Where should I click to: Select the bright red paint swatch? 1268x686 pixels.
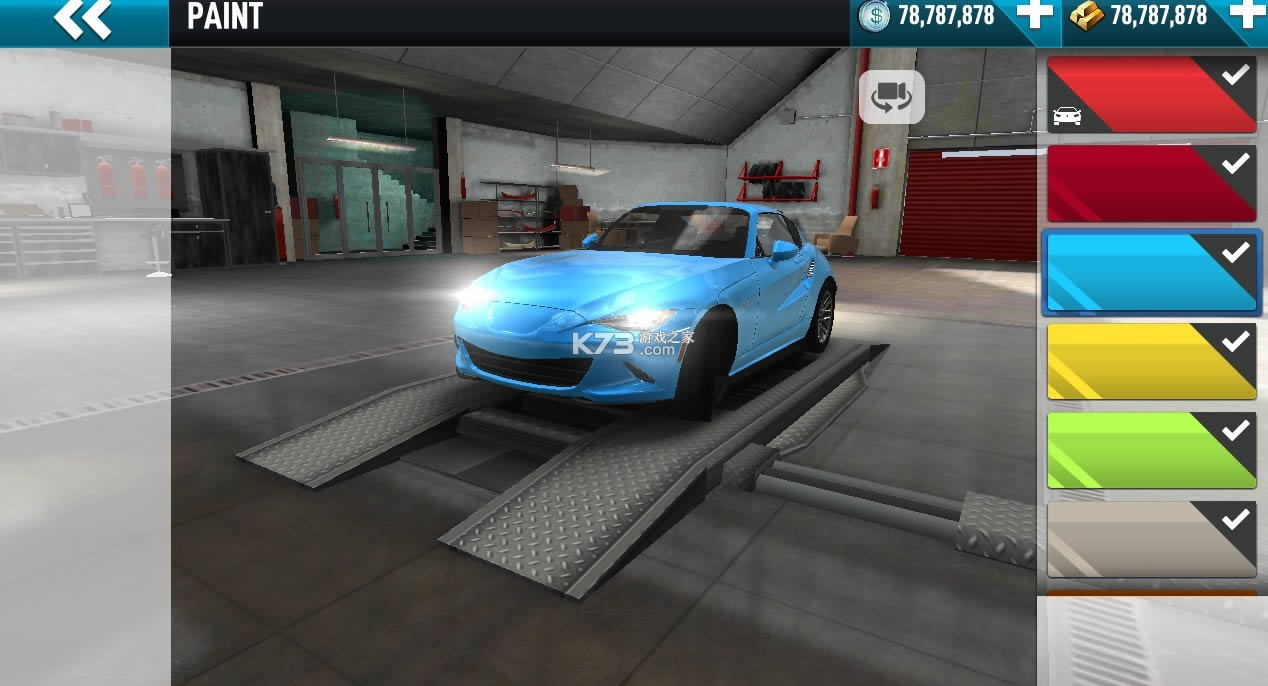click(x=1151, y=95)
